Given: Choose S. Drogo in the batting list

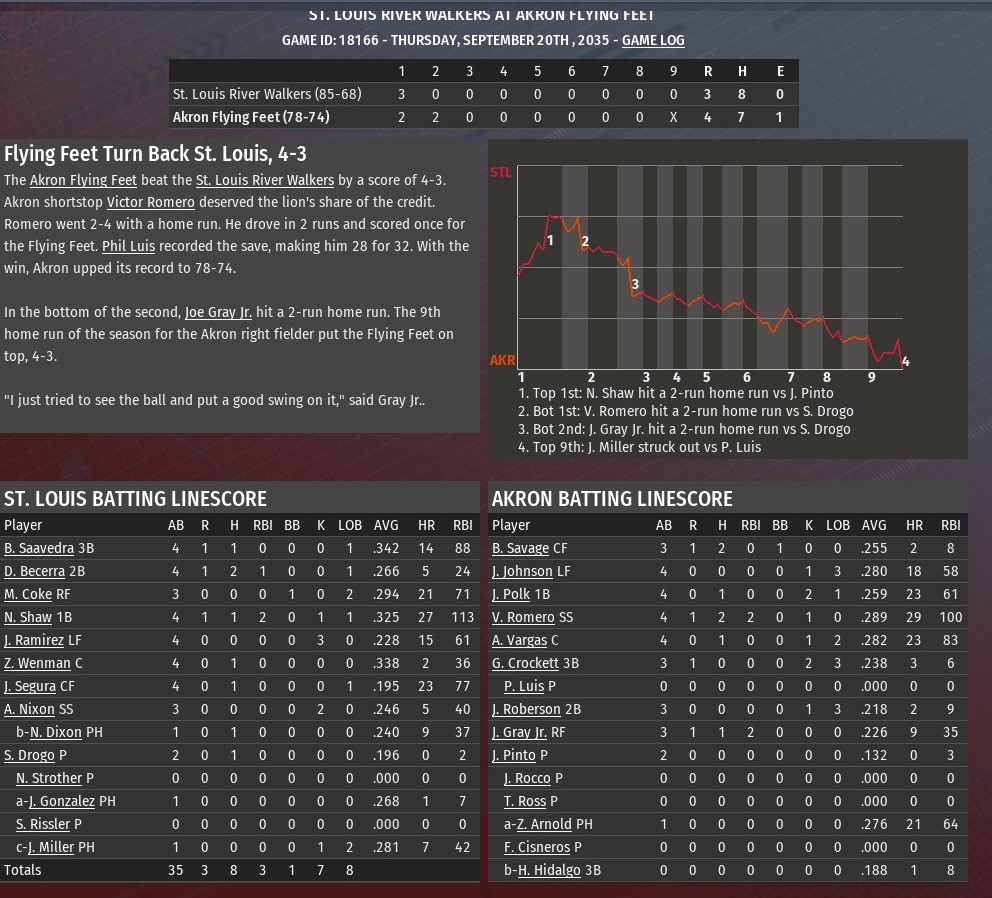Looking at the screenshot, I should [29, 755].
